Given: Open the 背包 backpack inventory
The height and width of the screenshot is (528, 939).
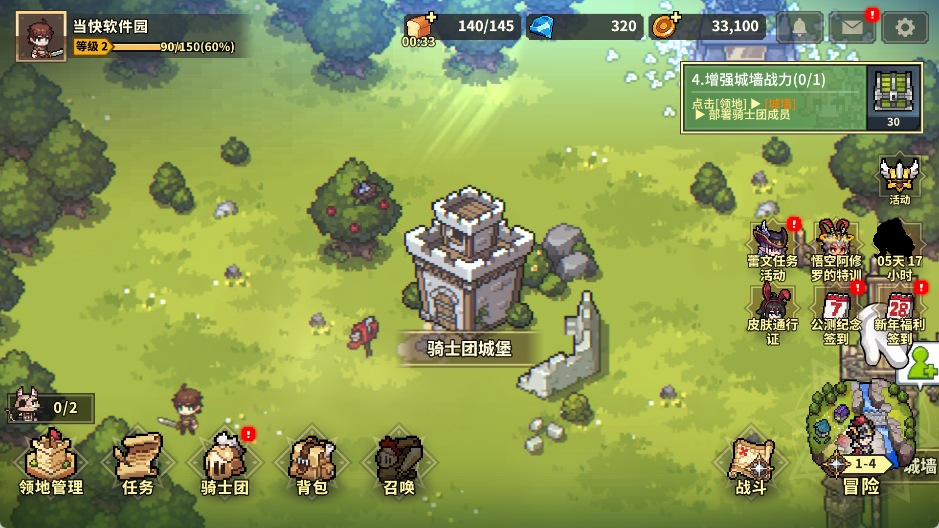Looking at the screenshot, I should 312,464.
